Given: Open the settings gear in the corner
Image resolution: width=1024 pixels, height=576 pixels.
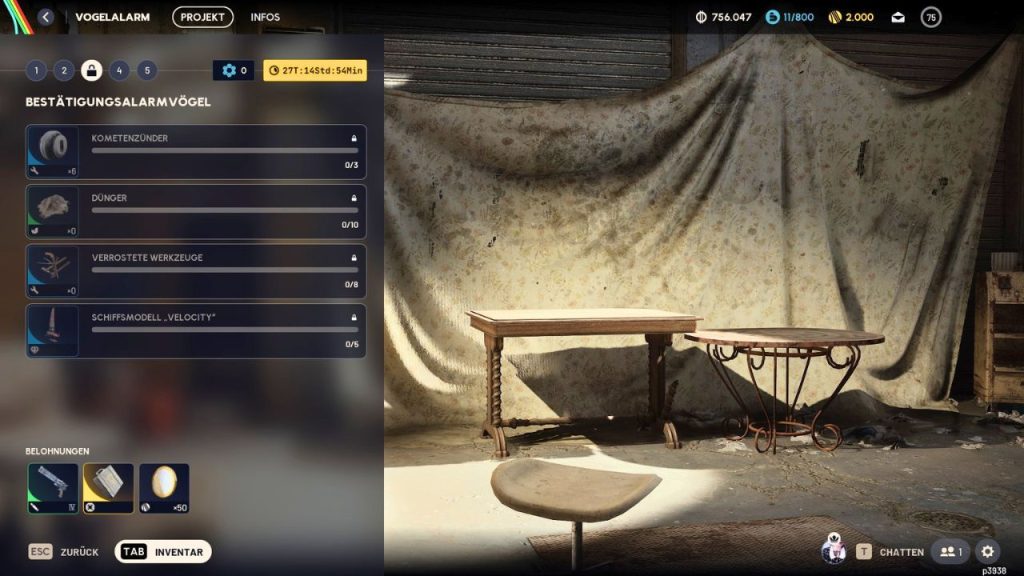Looking at the screenshot, I should [987, 552].
